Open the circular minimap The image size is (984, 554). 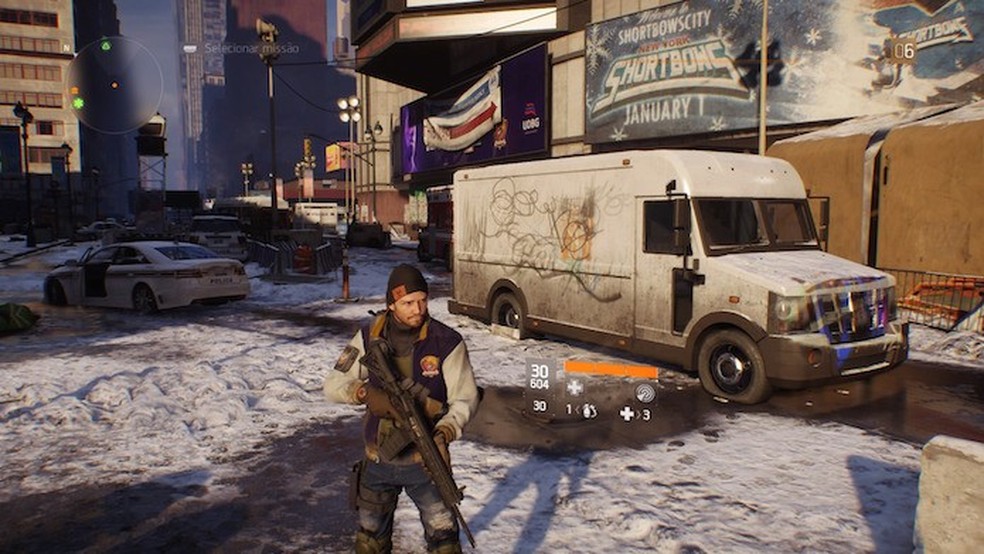tap(115, 85)
